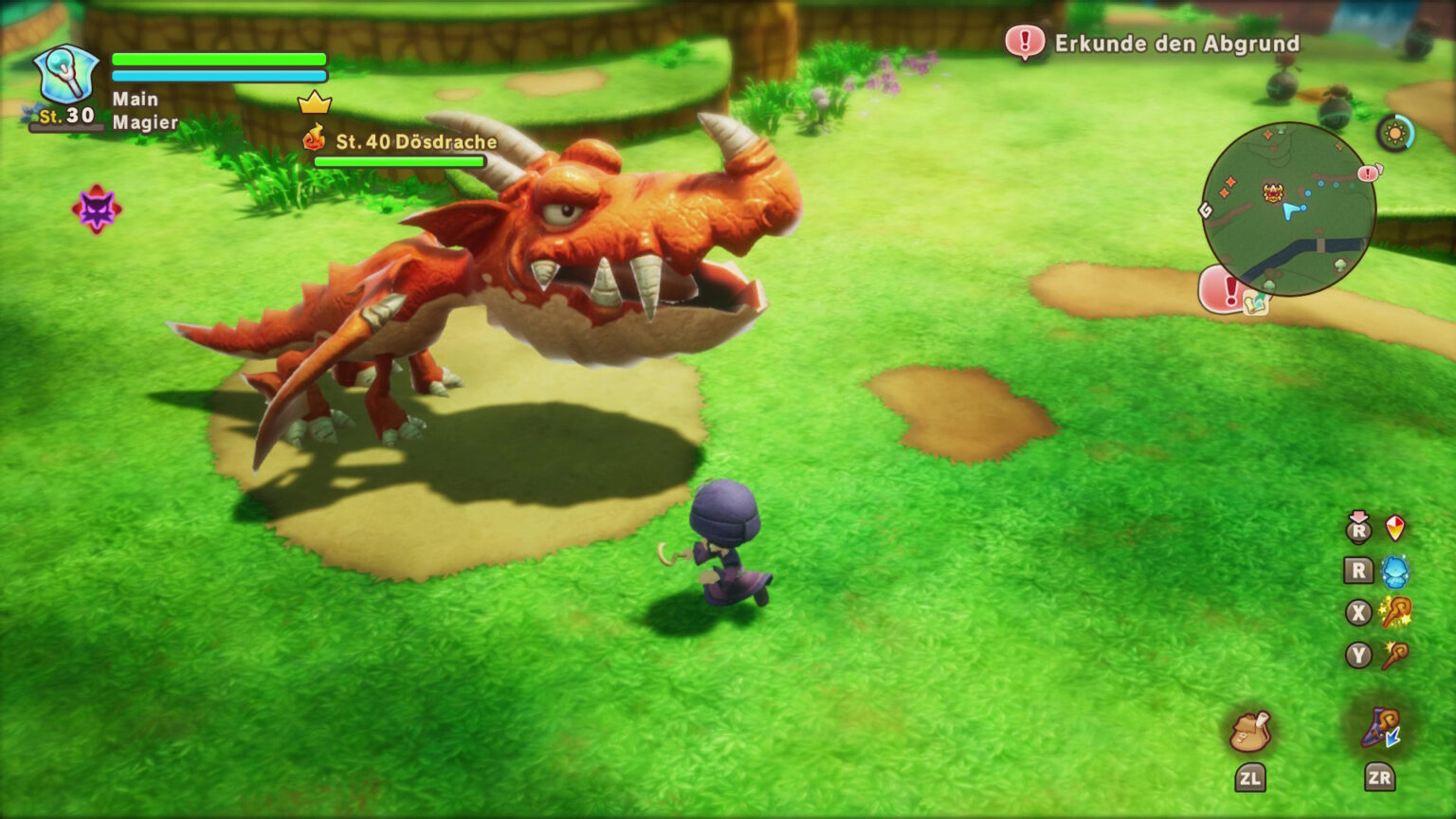Select the purple demon face status icon
Image resolution: width=1456 pixels, height=819 pixels.
(x=97, y=209)
